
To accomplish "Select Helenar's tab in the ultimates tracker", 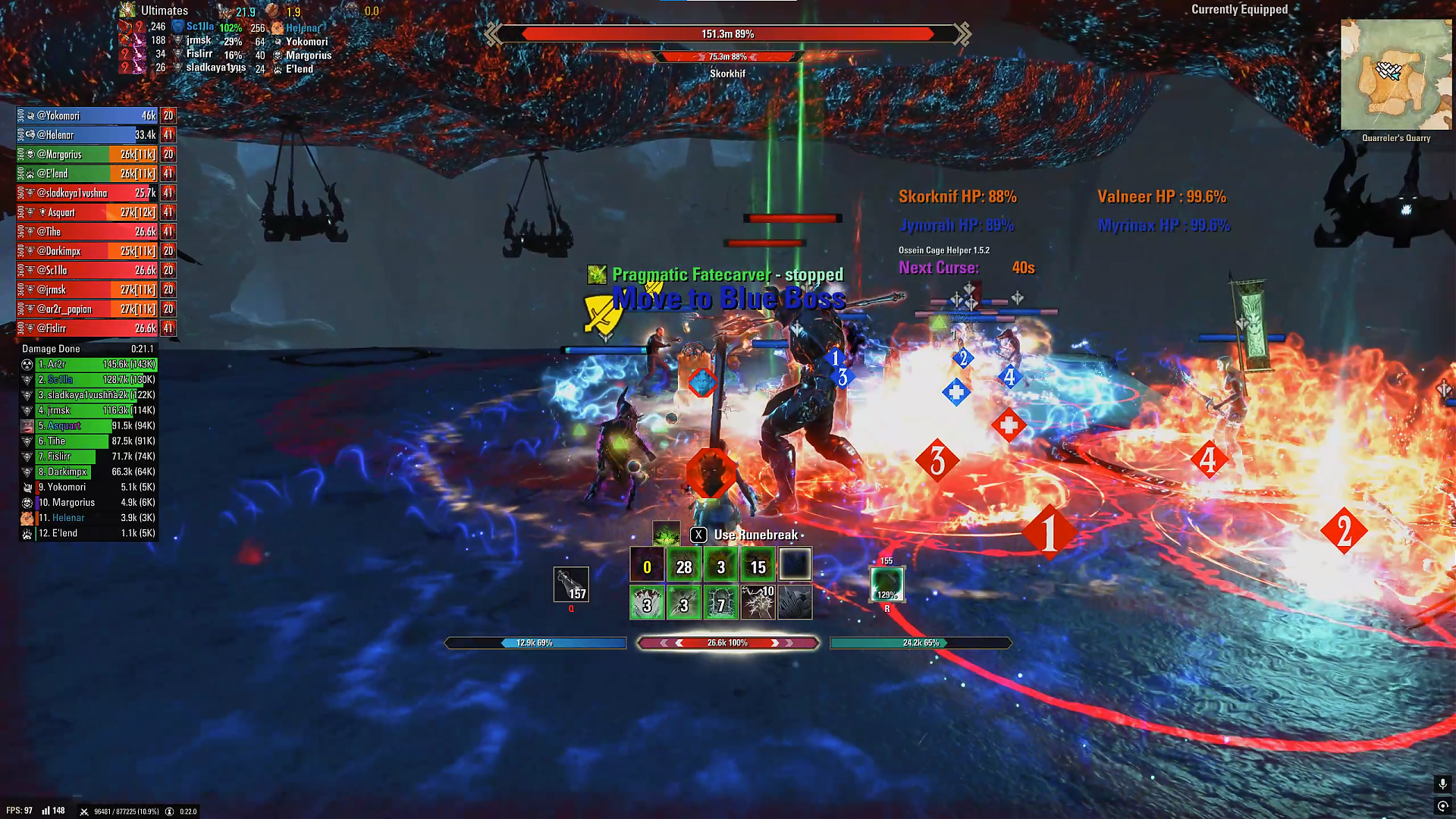I will [303, 28].
